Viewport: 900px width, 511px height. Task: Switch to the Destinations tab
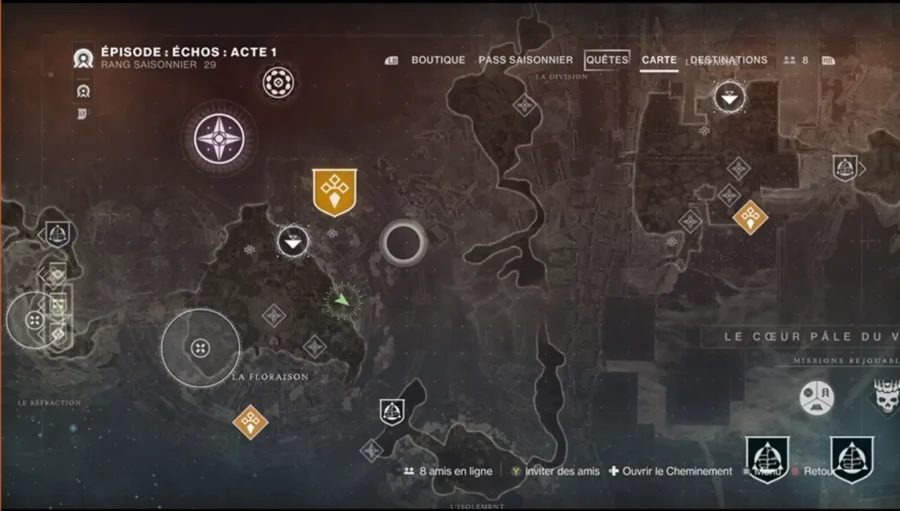pyautogui.click(x=728, y=60)
